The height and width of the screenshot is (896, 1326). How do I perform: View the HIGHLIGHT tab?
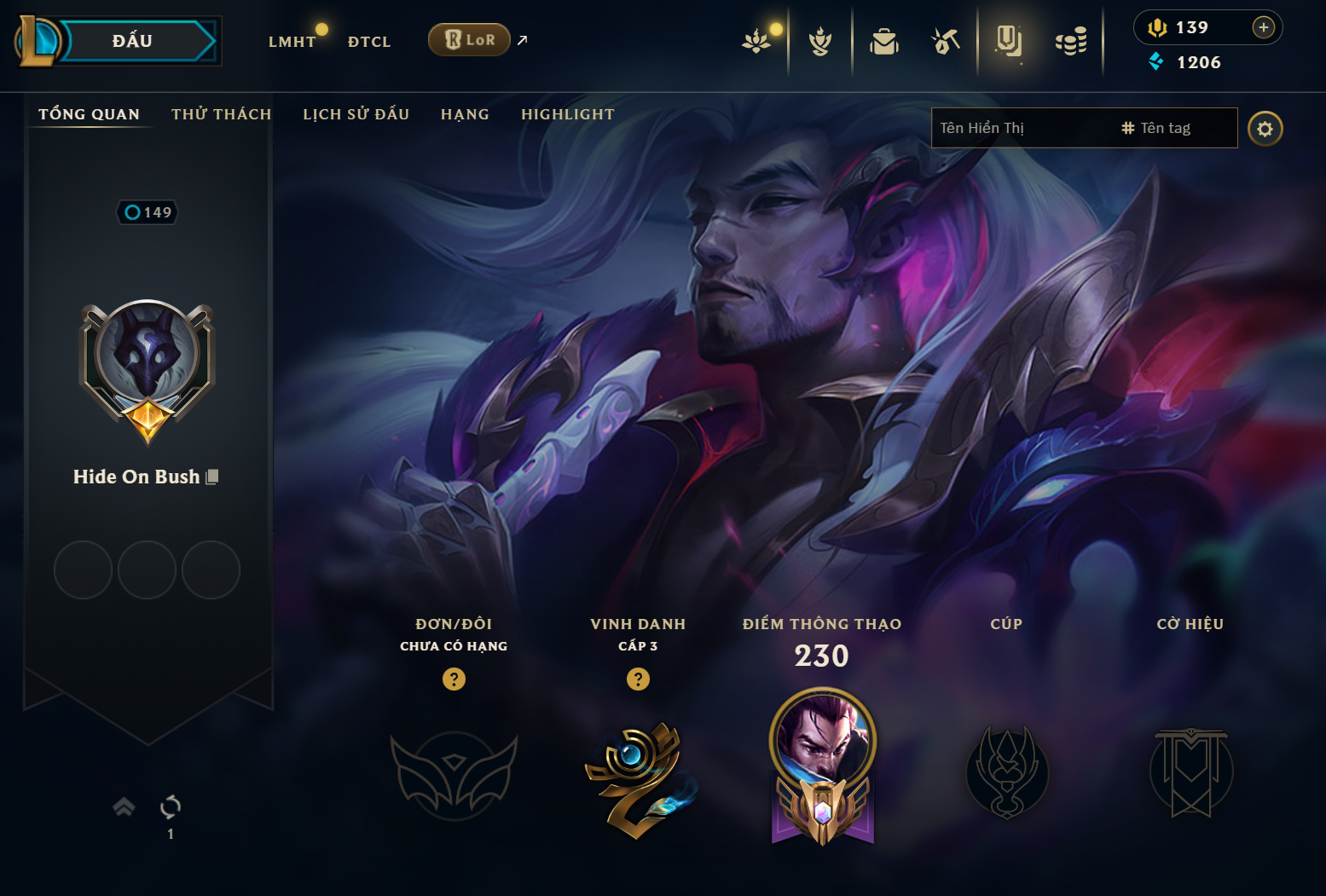(x=567, y=114)
